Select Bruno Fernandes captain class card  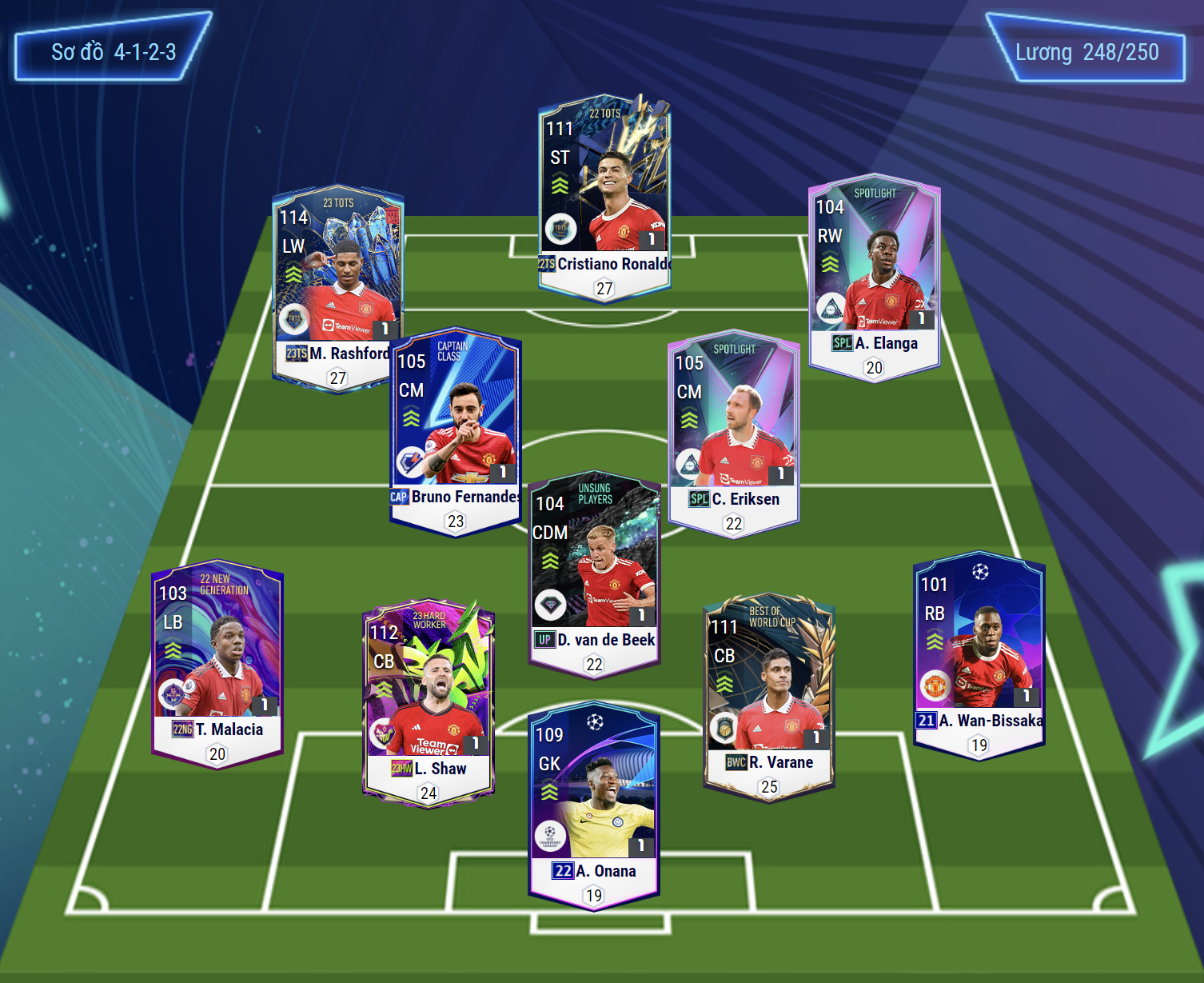coord(456,432)
